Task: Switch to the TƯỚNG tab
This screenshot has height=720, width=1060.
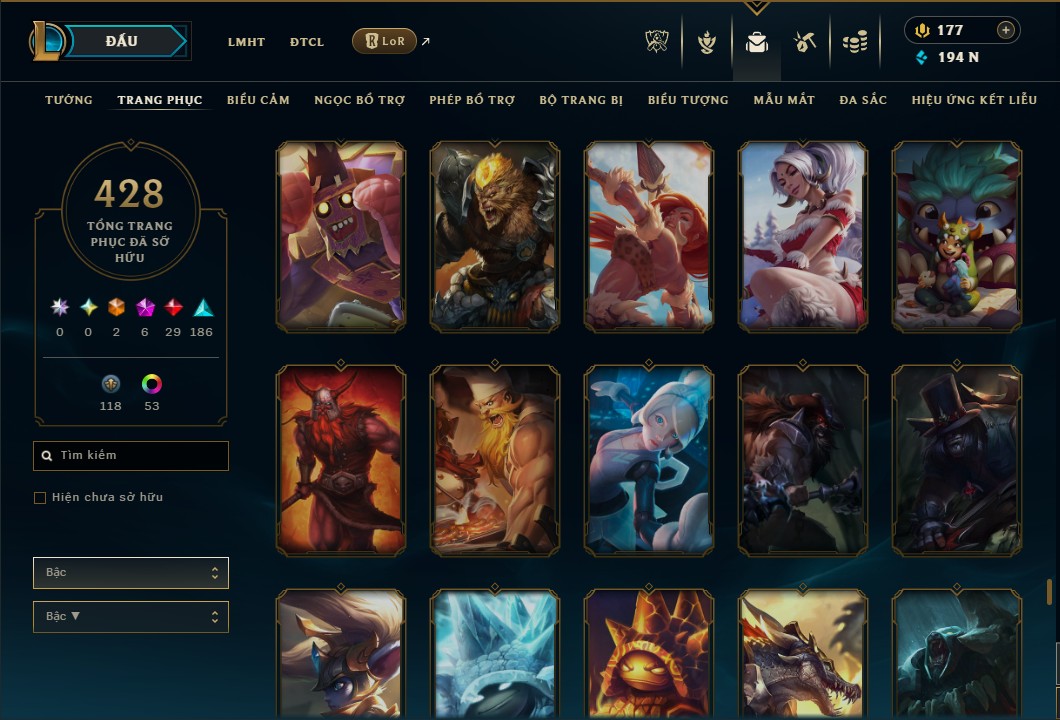Action: pos(69,100)
